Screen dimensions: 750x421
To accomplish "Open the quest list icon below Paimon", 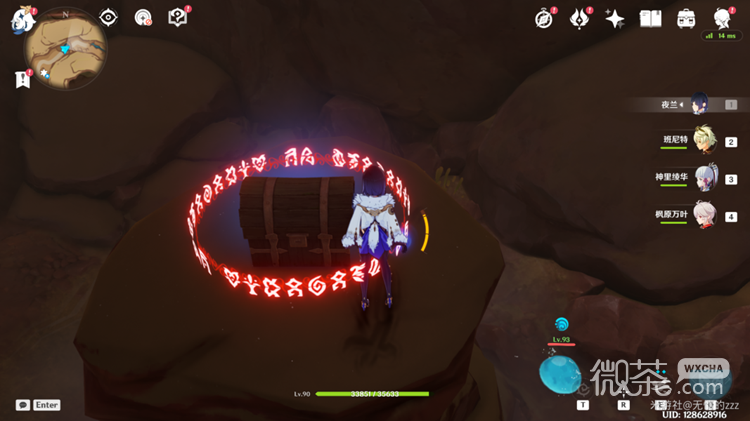I will click(22, 79).
